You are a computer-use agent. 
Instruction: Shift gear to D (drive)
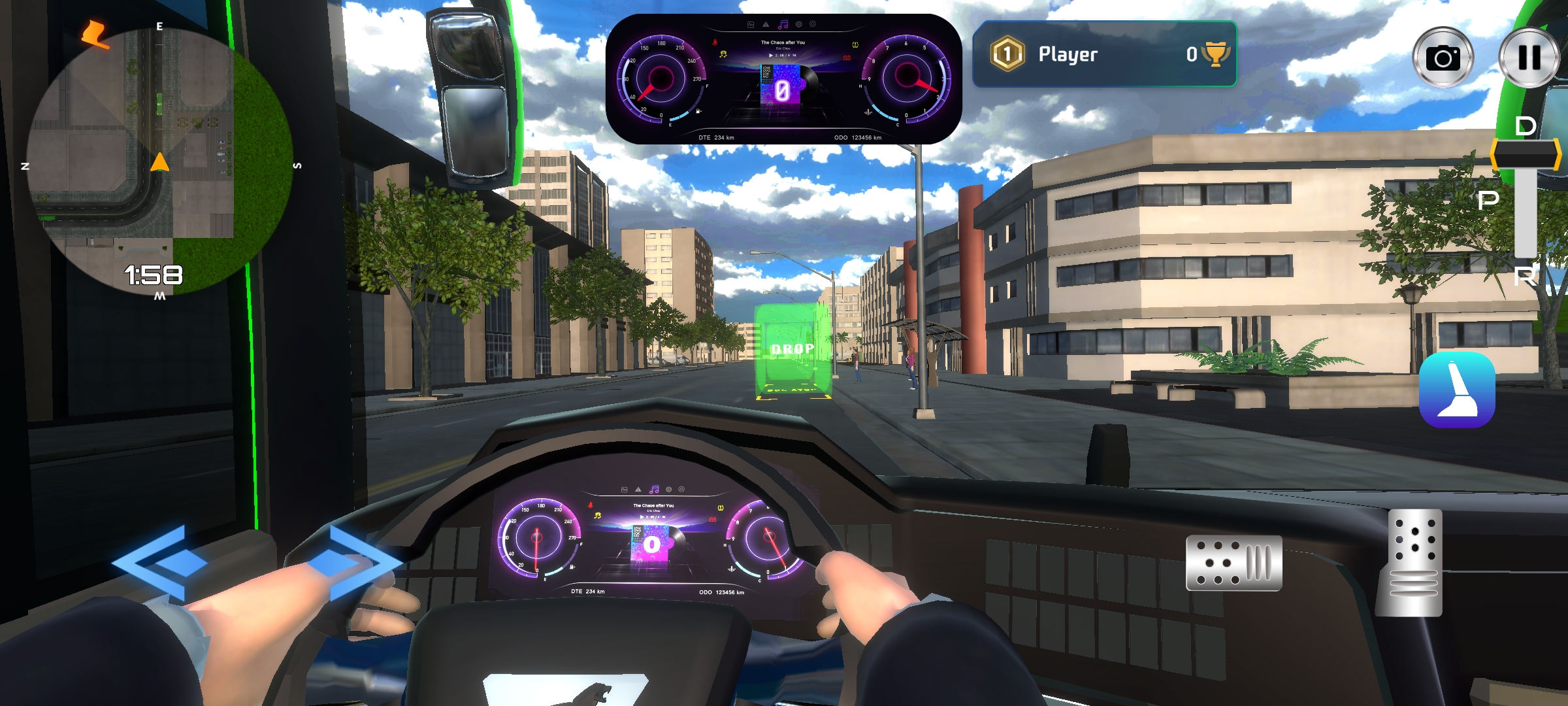[x=1526, y=127]
